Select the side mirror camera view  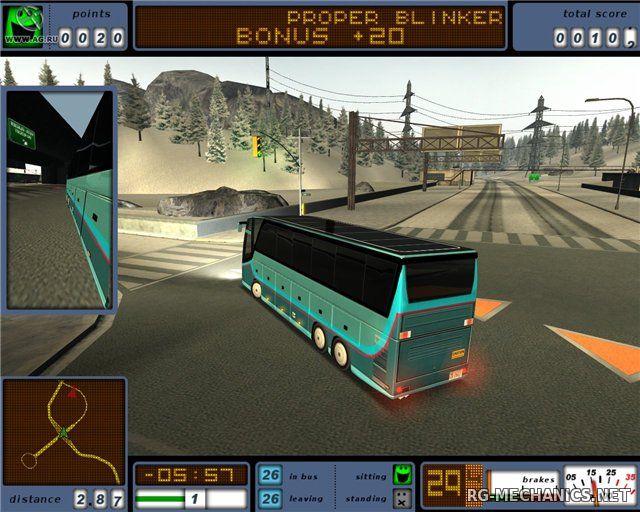(x=60, y=200)
